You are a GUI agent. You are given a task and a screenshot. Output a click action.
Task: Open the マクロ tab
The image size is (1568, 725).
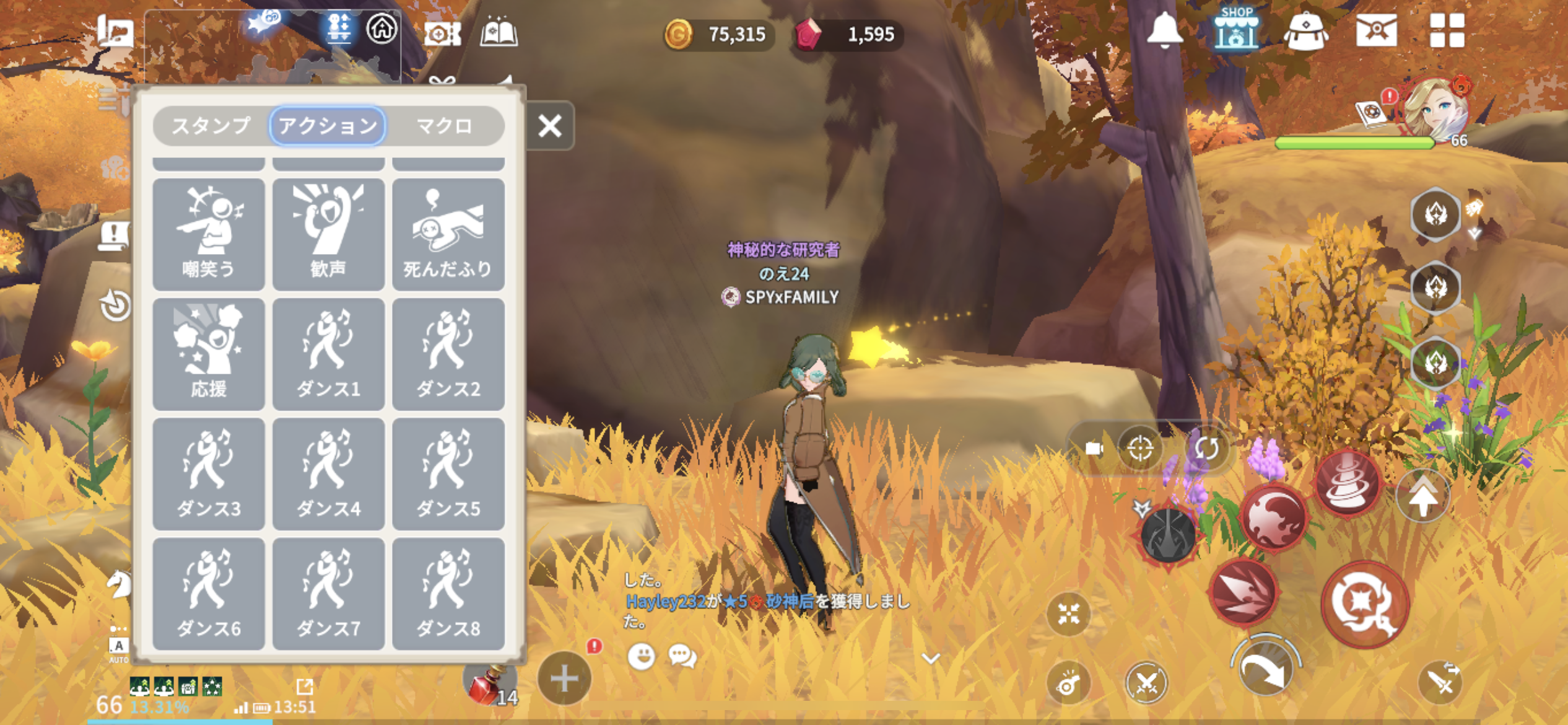(x=444, y=126)
